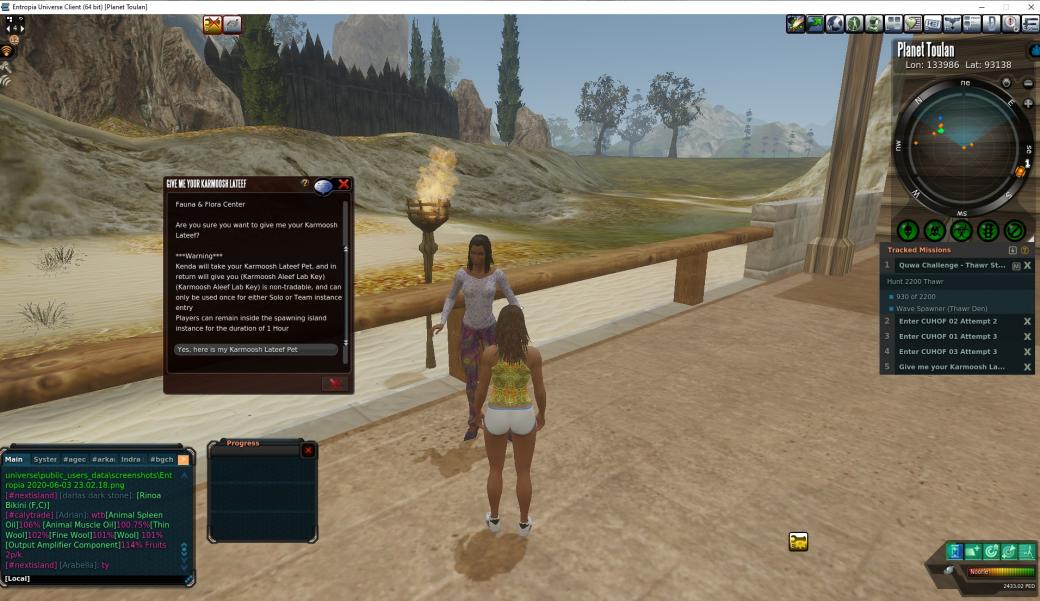The height and width of the screenshot is (601, 1040).
Task: Close the Entropia Universe client window
Action: tap(1028, 6)
